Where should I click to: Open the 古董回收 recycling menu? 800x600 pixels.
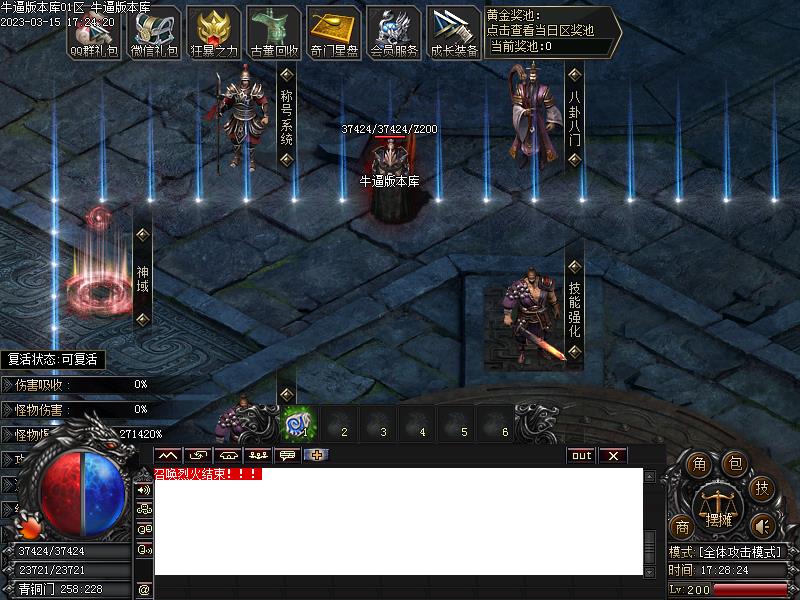(x=274, y=35)
